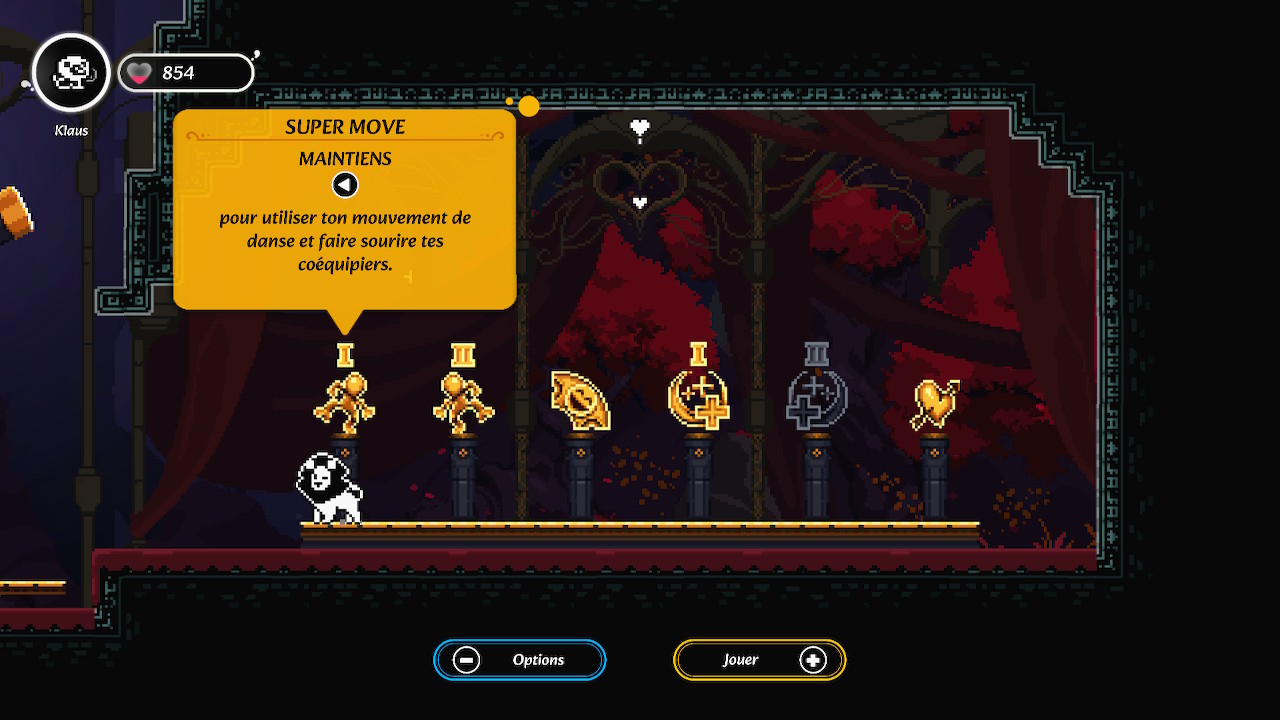Image resolution: width=1280 pixels, height=720 pixels.
Task: Pick the golden leaf upgrade icon
Action: click(x=580, y=402)
